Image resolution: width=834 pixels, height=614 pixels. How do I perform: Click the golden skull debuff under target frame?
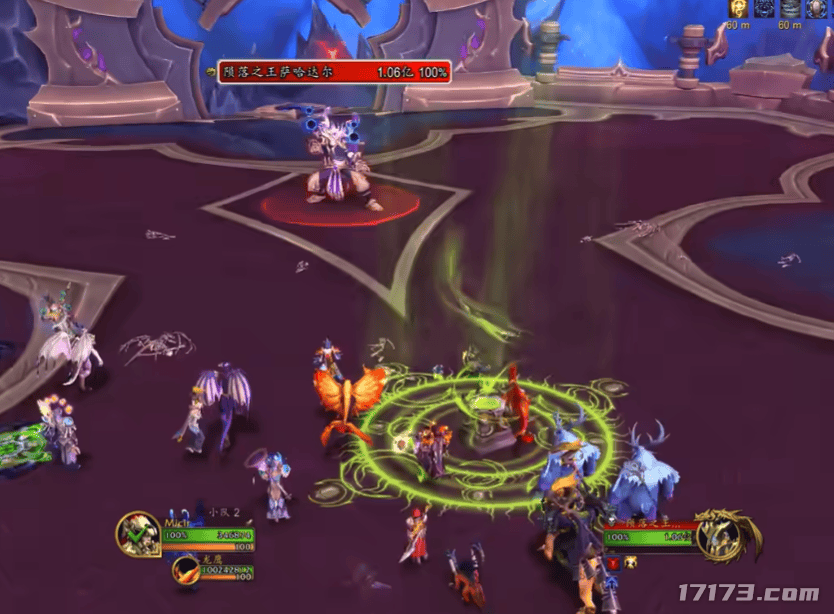(x=630, y=563)
